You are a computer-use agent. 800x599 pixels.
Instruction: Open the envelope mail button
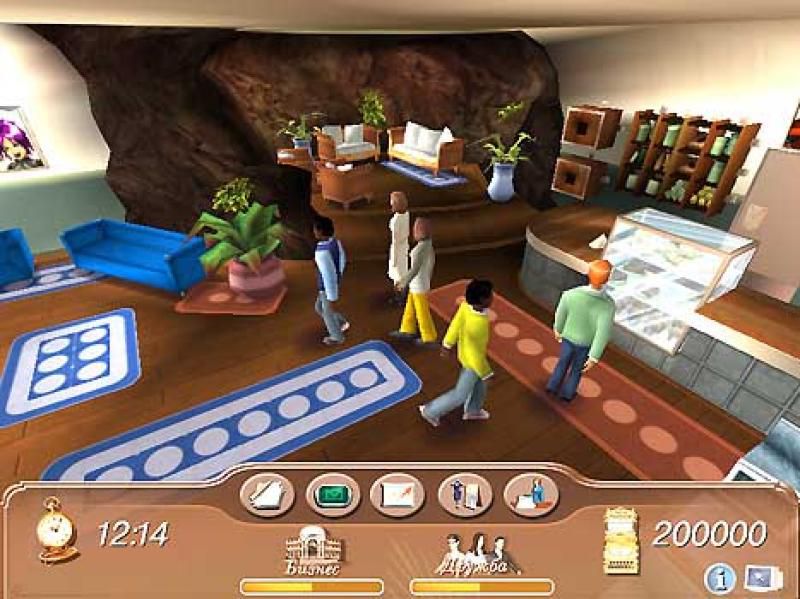[x=398, y=495]
